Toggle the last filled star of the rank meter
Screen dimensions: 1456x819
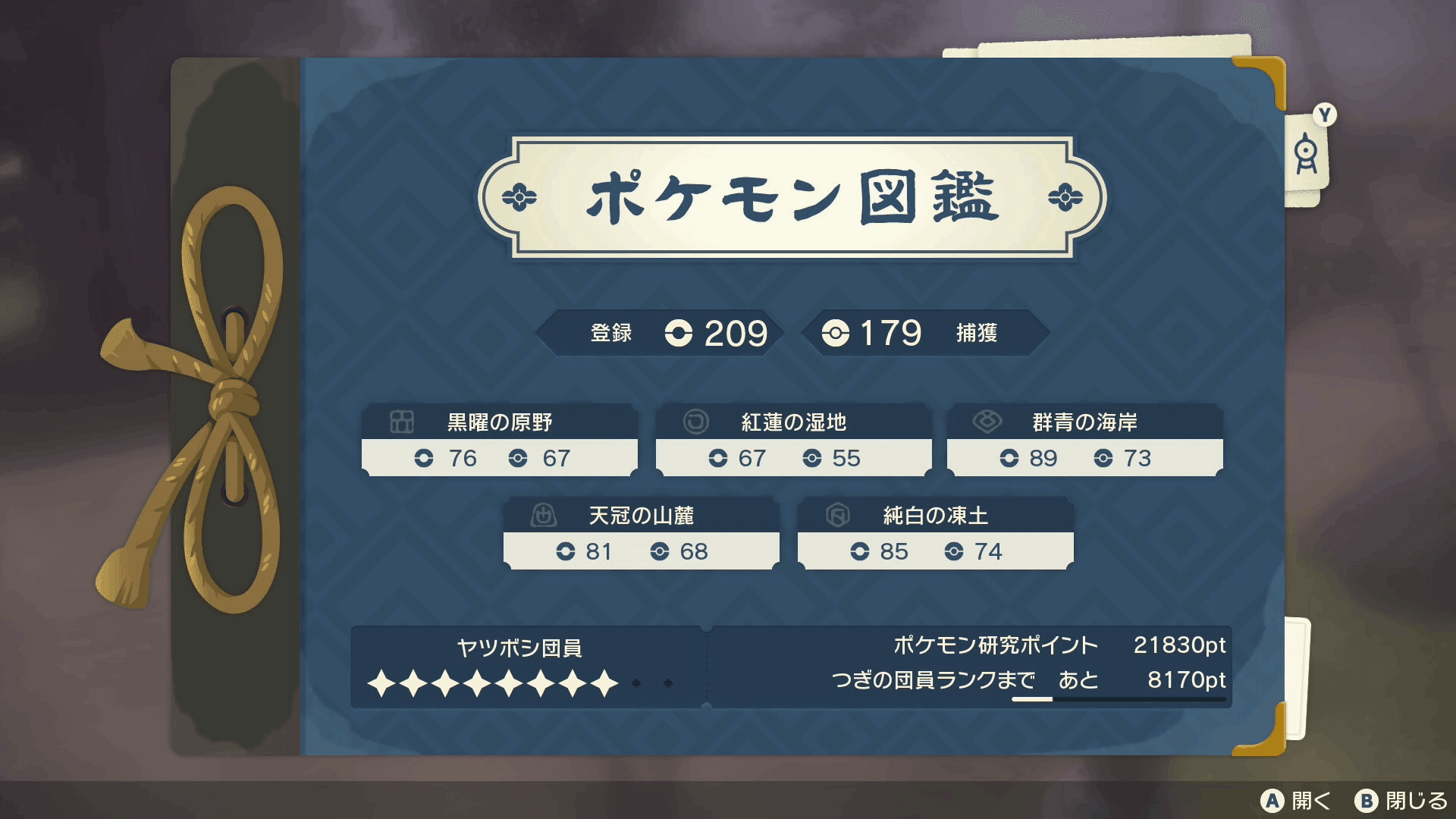pyautogui.click(x=603, y=683)
